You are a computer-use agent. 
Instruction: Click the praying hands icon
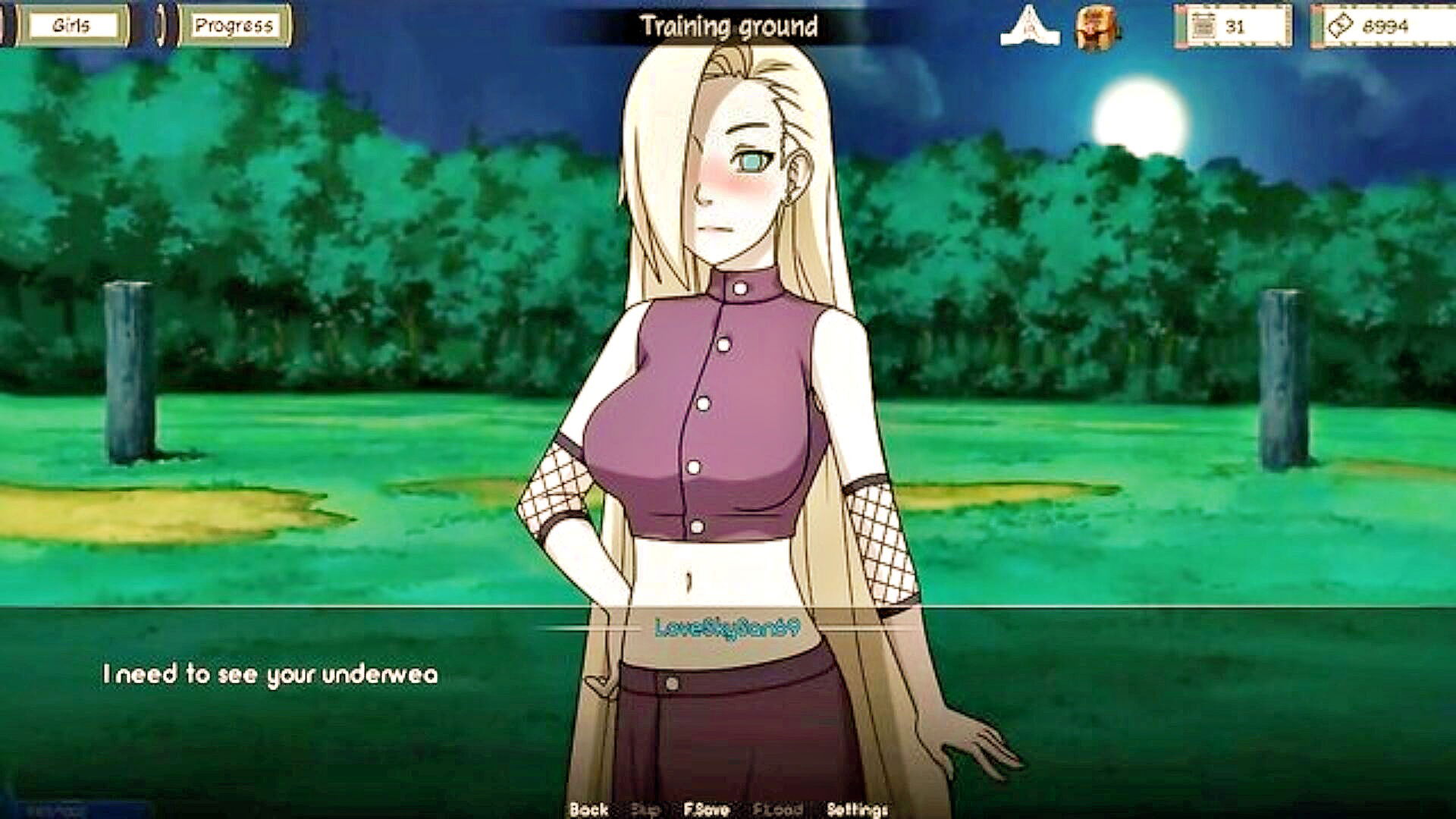click(x=1030, y=27)
